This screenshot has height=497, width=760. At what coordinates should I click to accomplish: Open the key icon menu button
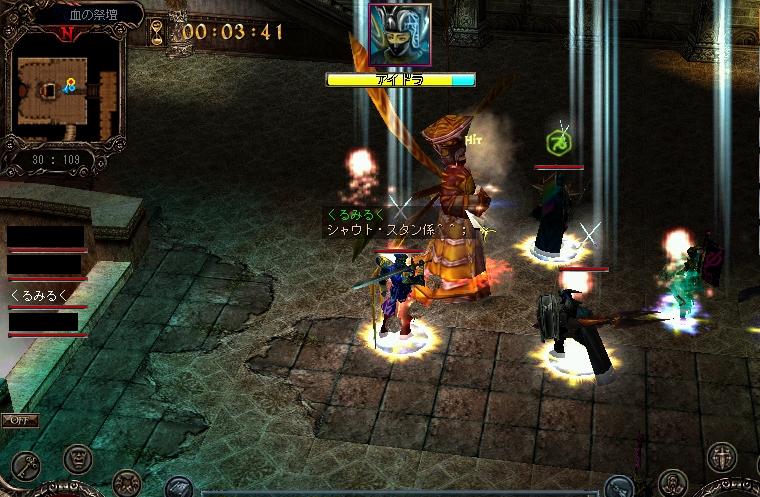click(x=26, y=466)
